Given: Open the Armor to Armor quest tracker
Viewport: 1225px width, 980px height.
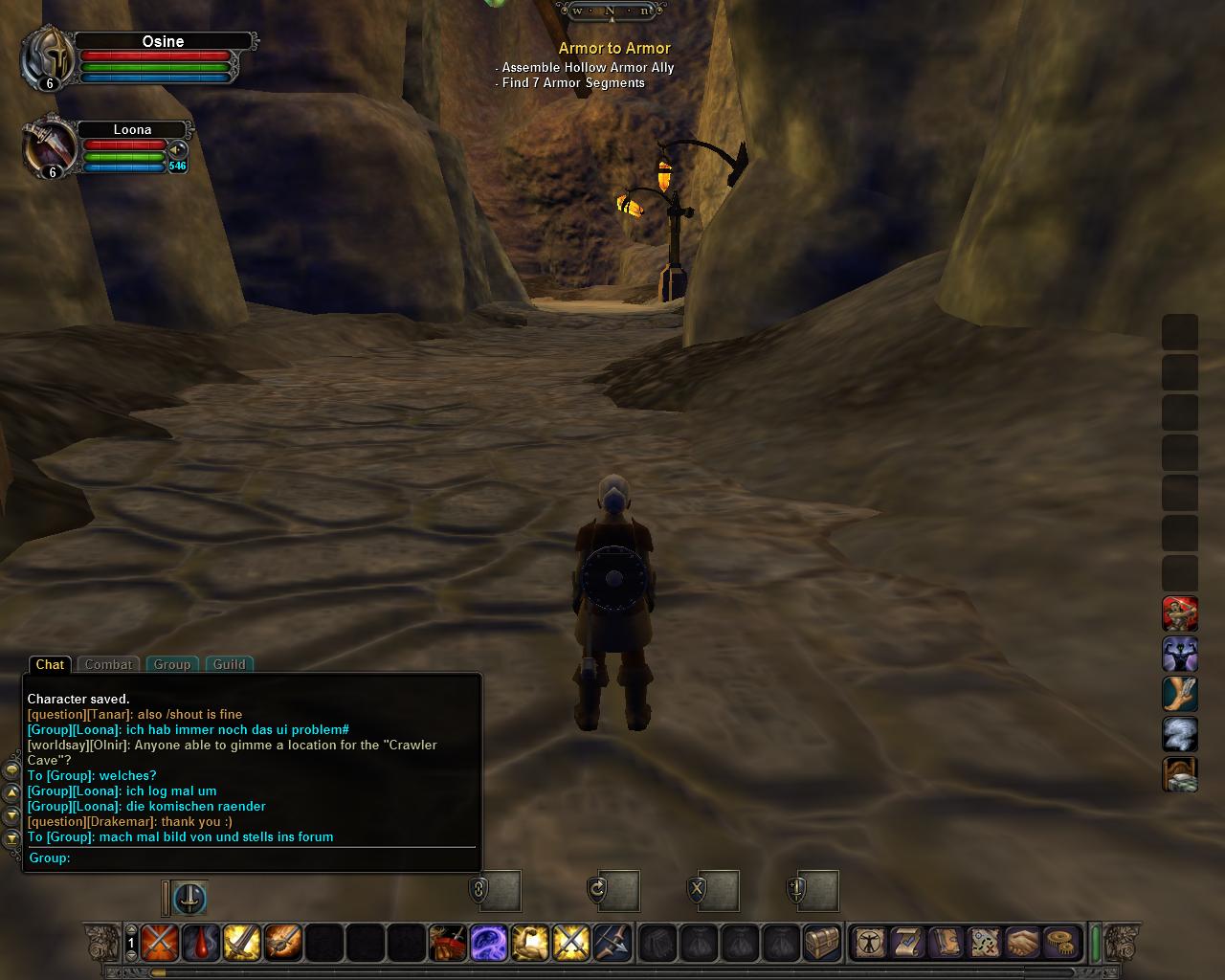Looking at the screenshot, I should pos(614,48).
